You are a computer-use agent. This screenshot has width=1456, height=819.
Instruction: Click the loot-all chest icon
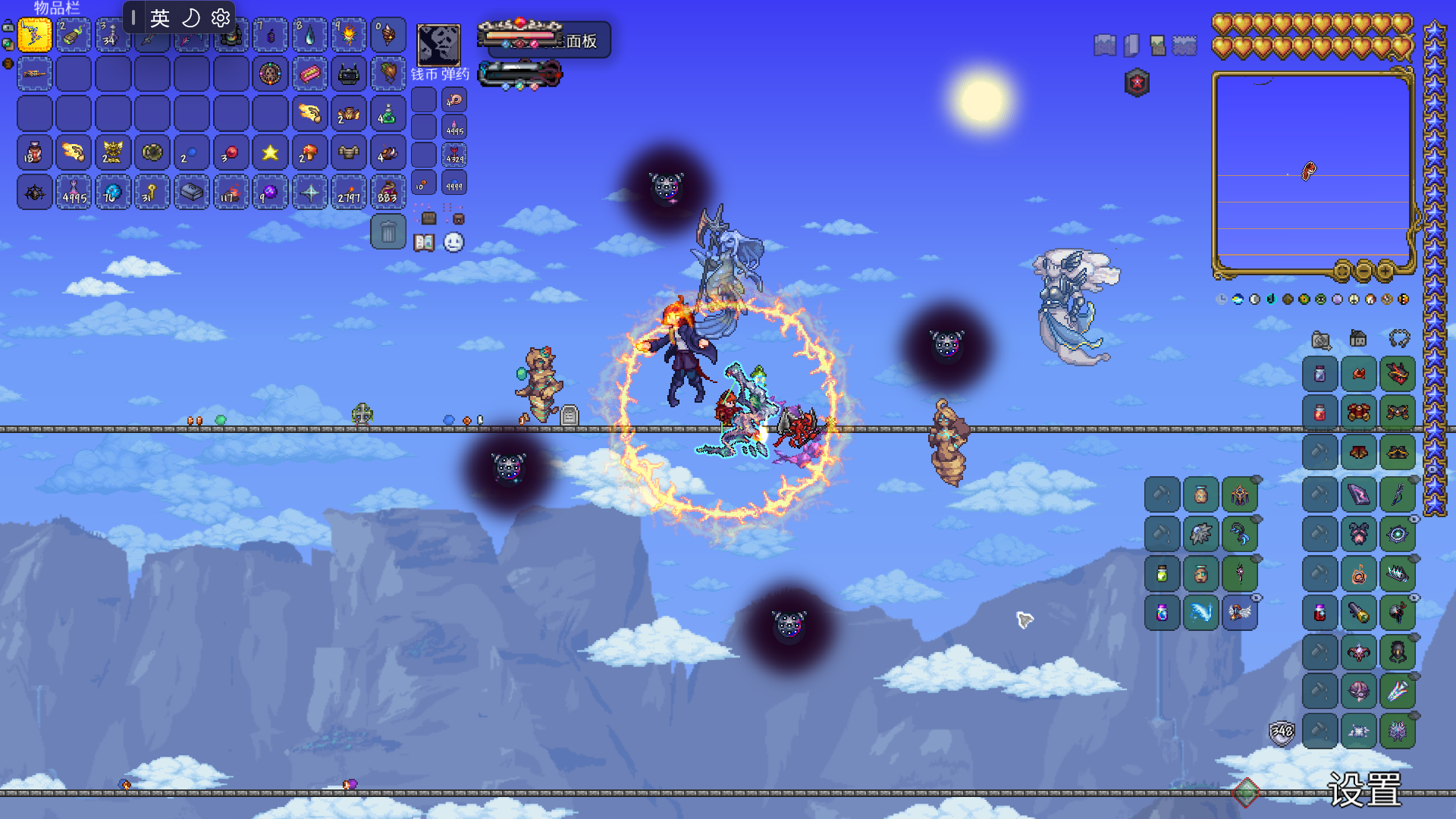click(428, 218)
